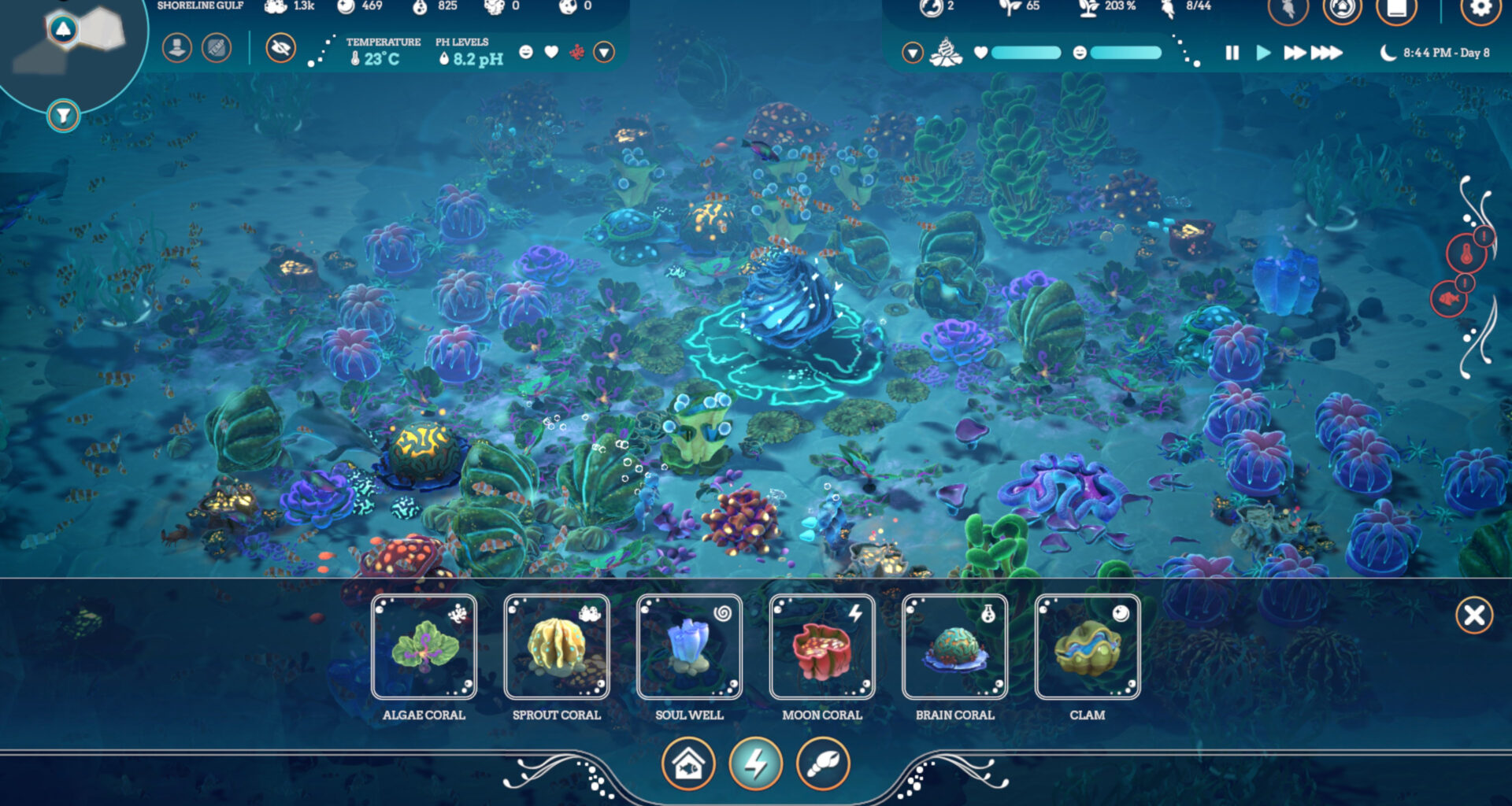Toggle the TEMP overlay button
The image size is (1512, 806).
coord(216,49)
